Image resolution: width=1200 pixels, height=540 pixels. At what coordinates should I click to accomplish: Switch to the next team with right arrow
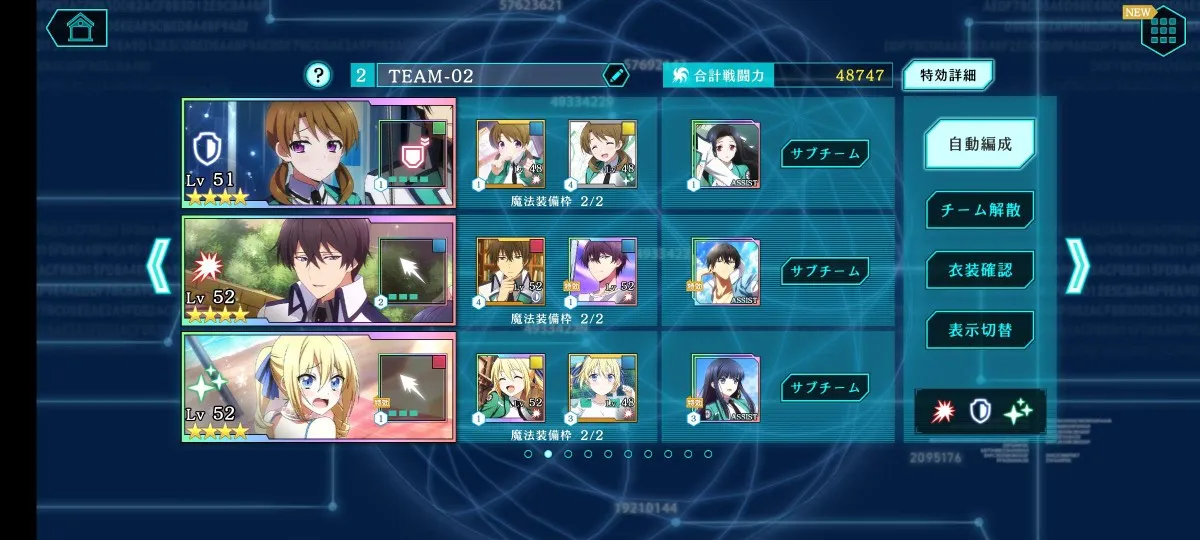(1078, 266)
